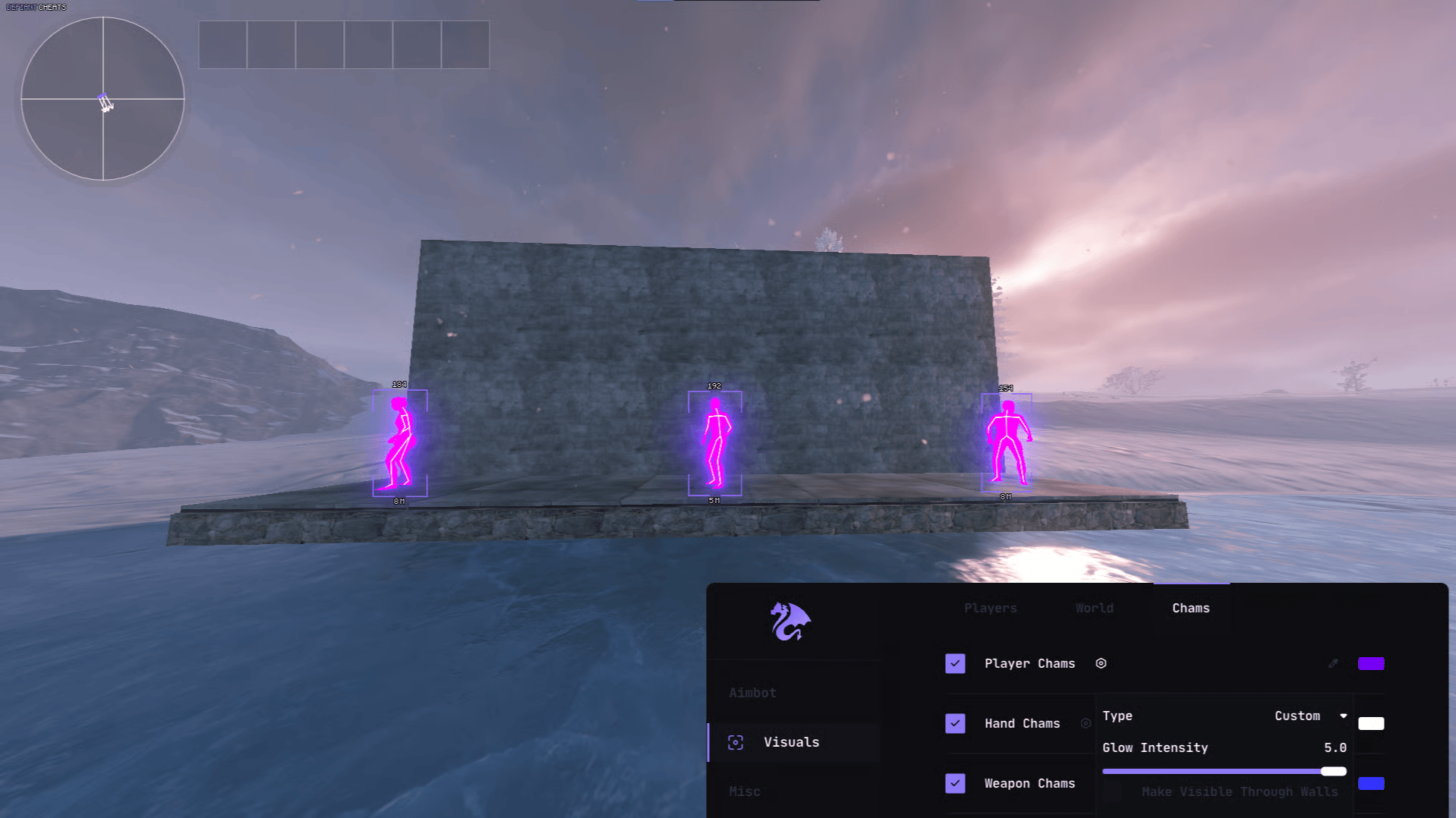Viewport: 1456px width, 818px height.
Task: Open the World tab
Action: (1093, 608)
